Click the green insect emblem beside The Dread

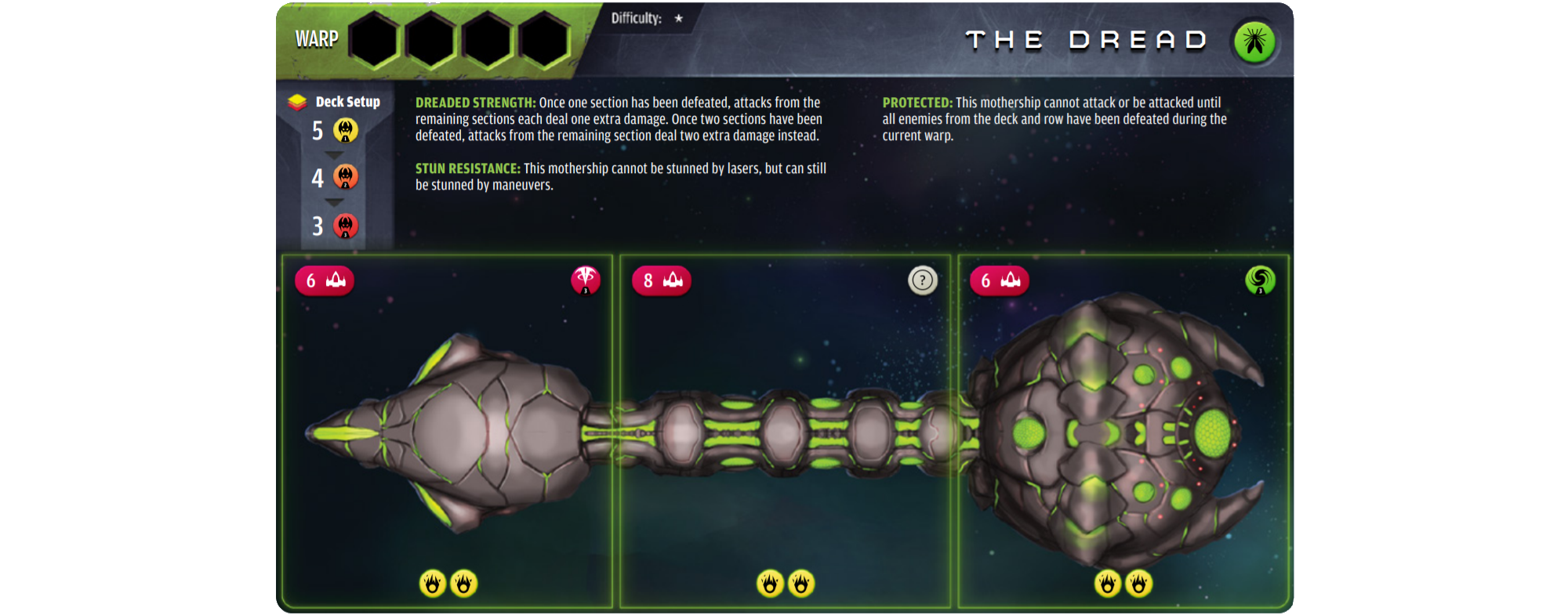point(1254,41)
